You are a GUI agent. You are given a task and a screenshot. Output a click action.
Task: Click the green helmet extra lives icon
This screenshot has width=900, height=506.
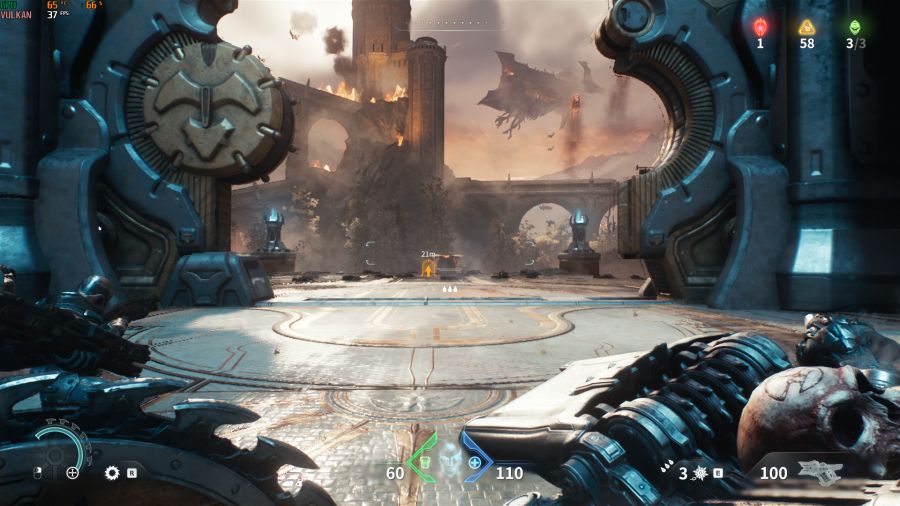point(854,27)
